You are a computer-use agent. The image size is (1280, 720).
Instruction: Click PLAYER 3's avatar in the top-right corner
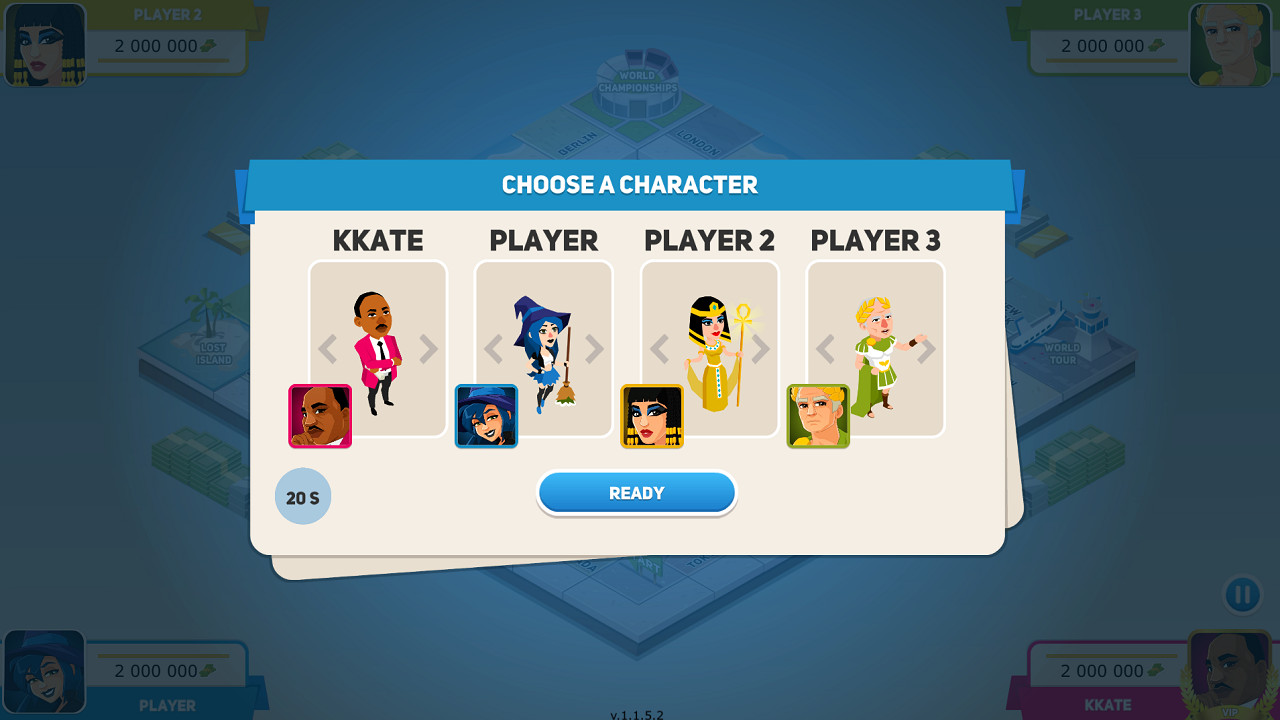(1235, 44)
